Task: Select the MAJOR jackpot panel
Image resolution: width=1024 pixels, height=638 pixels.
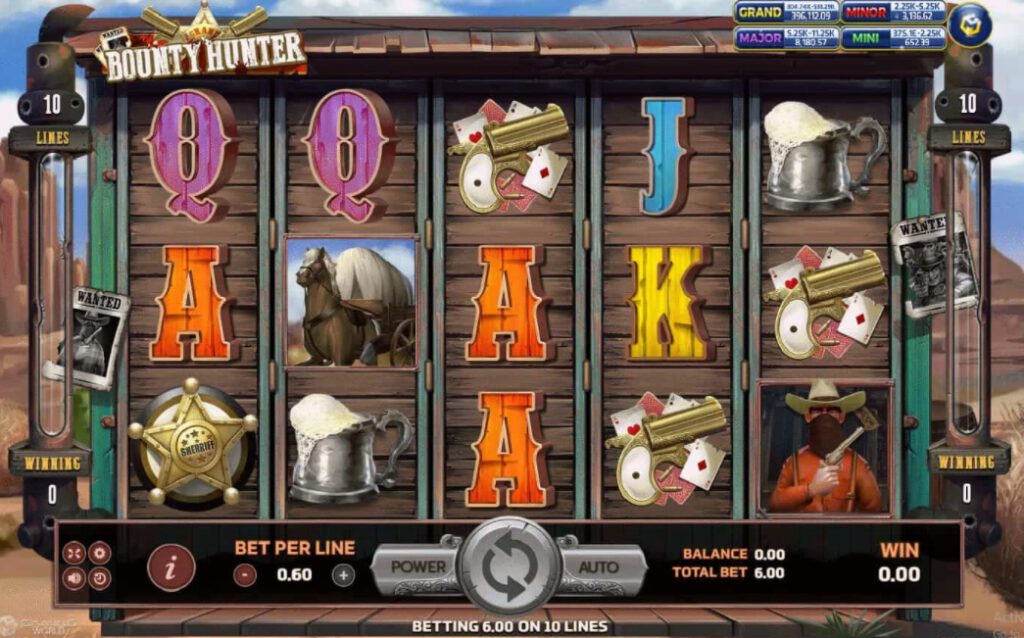Action: [785, 38]
